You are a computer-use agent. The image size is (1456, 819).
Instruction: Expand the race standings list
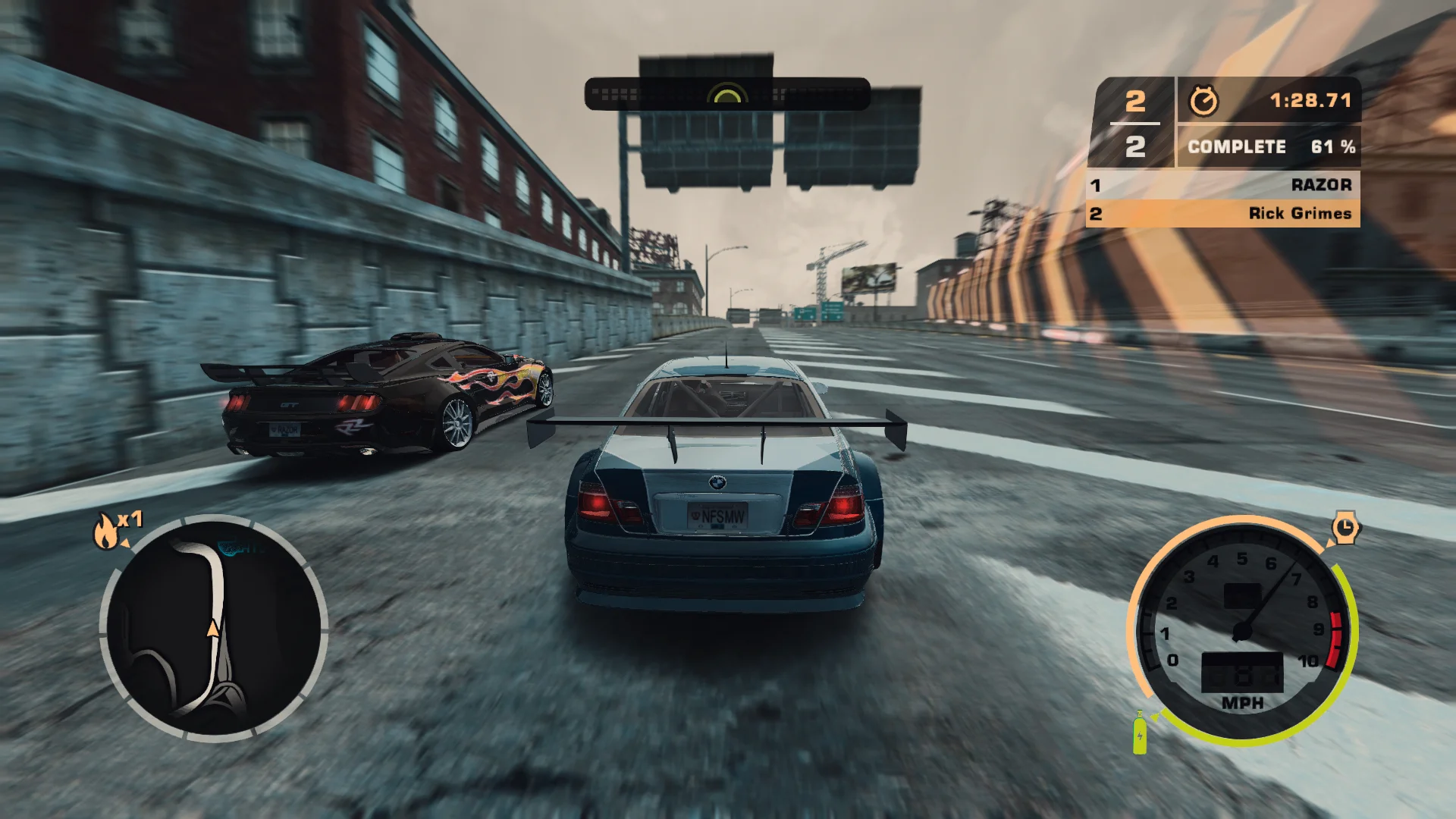click(x=1221, y=199)
